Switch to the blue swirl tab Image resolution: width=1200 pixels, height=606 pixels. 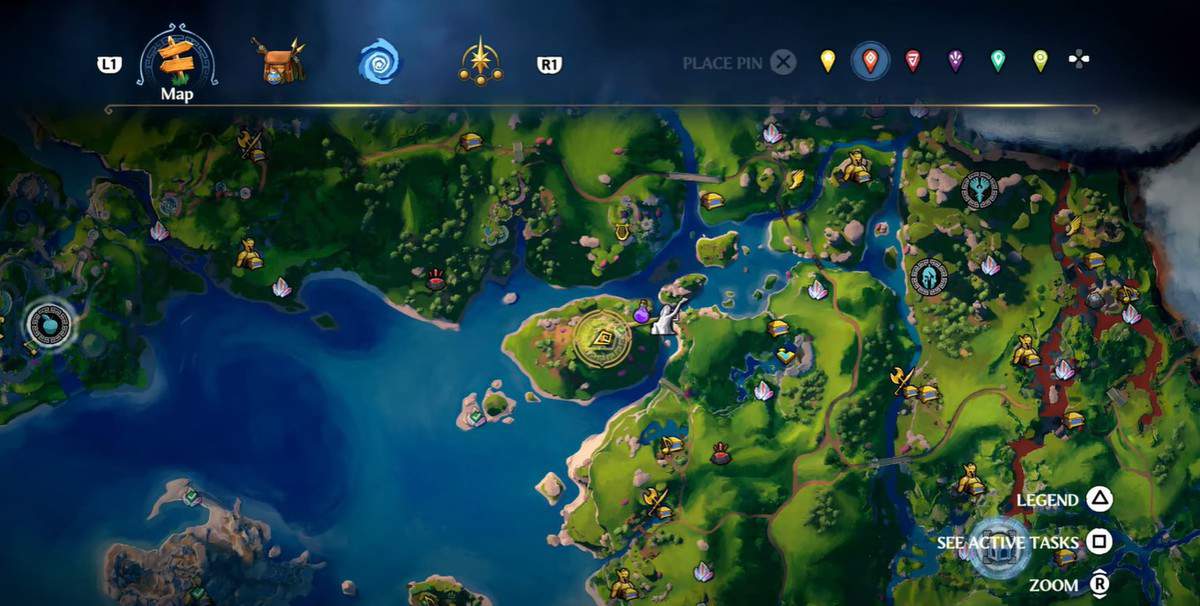click(379, 63)
